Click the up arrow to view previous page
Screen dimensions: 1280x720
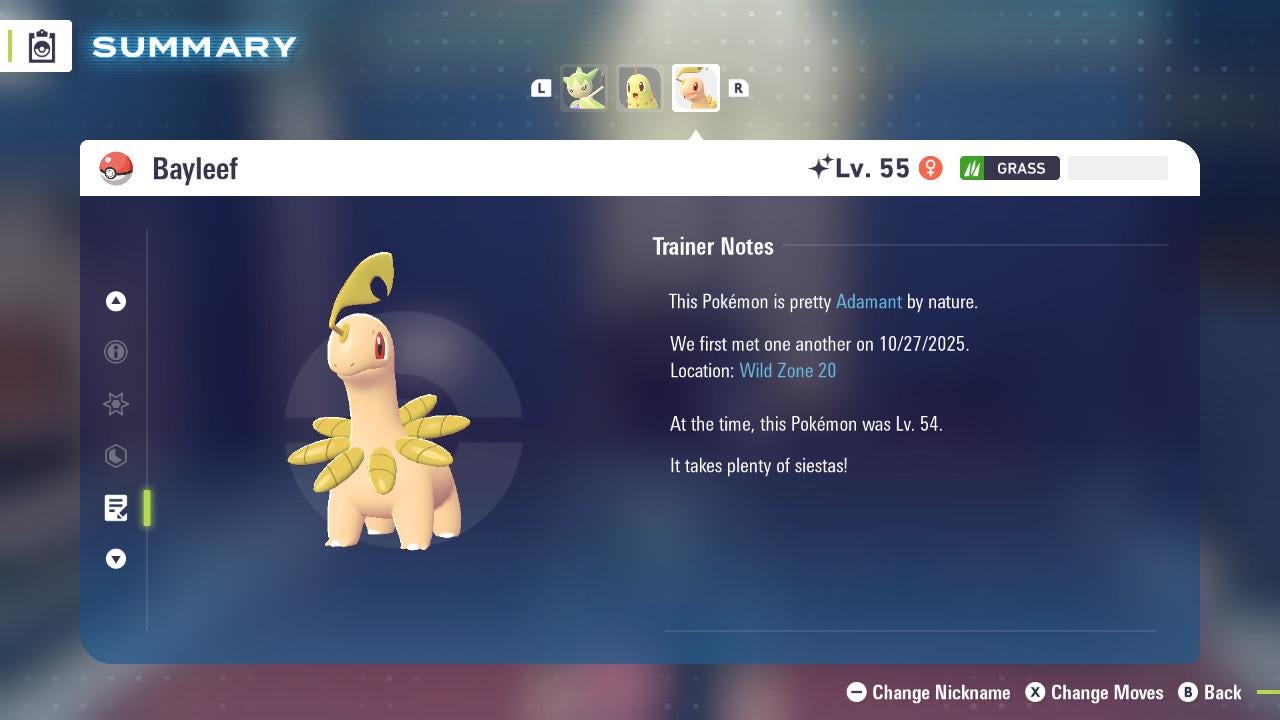click(115, 301)
